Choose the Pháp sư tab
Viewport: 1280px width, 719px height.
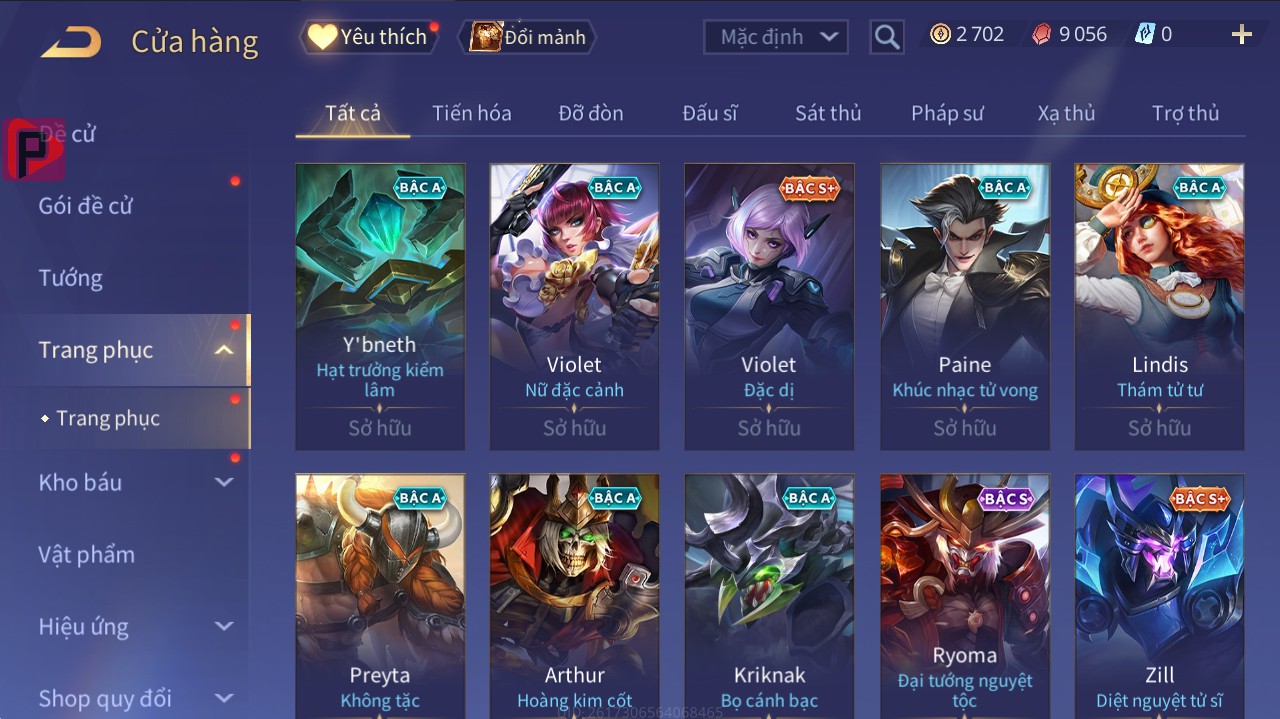point(946,113)
